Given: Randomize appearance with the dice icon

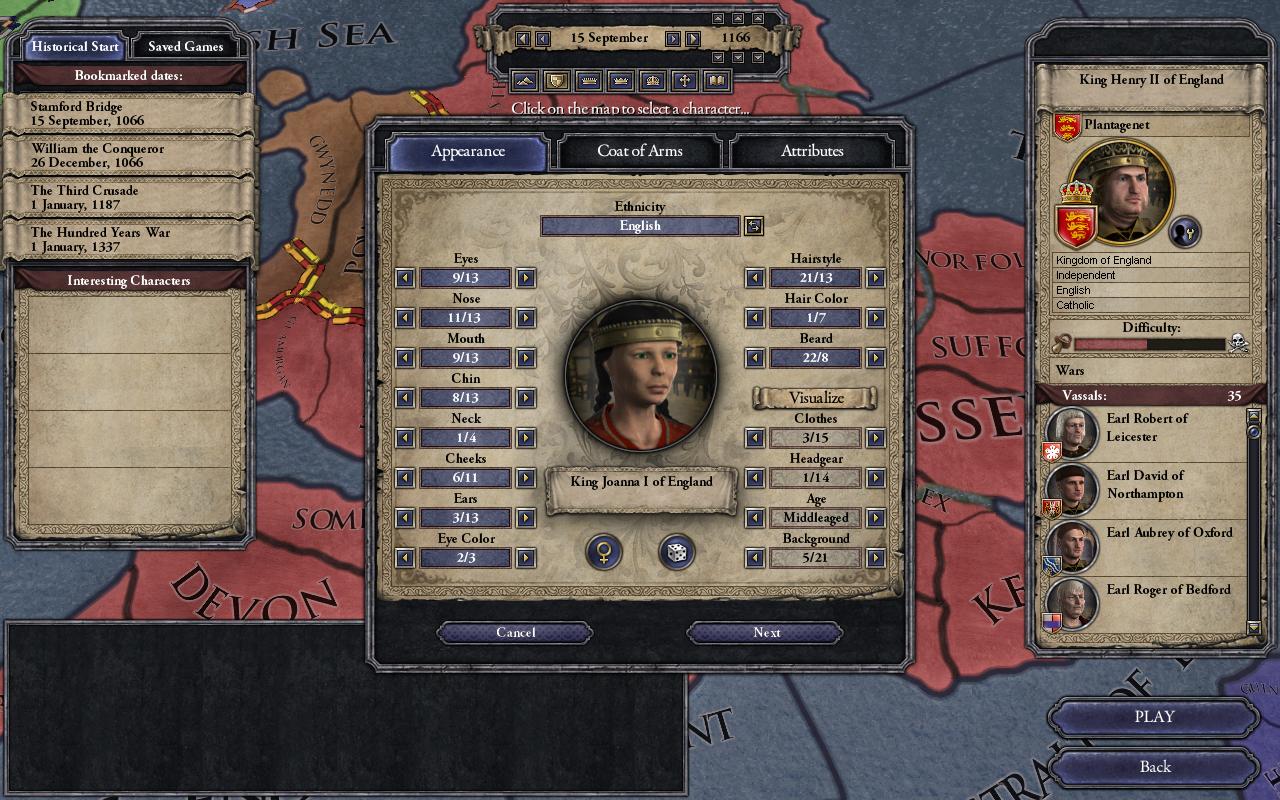Looking at the screenshot, I should pos(676,552).
